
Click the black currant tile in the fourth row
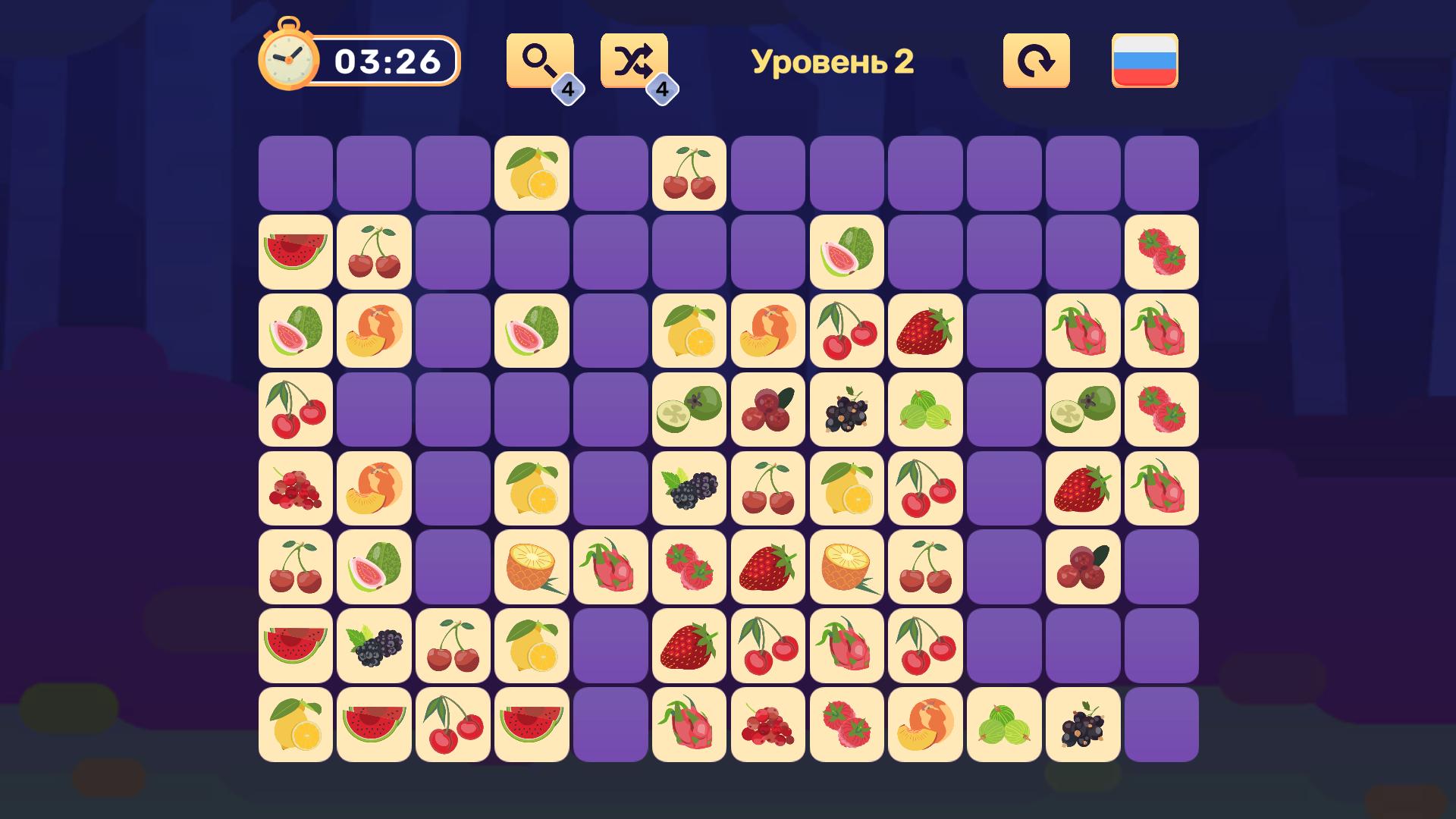pyautogui.click(x=846, y=410)
